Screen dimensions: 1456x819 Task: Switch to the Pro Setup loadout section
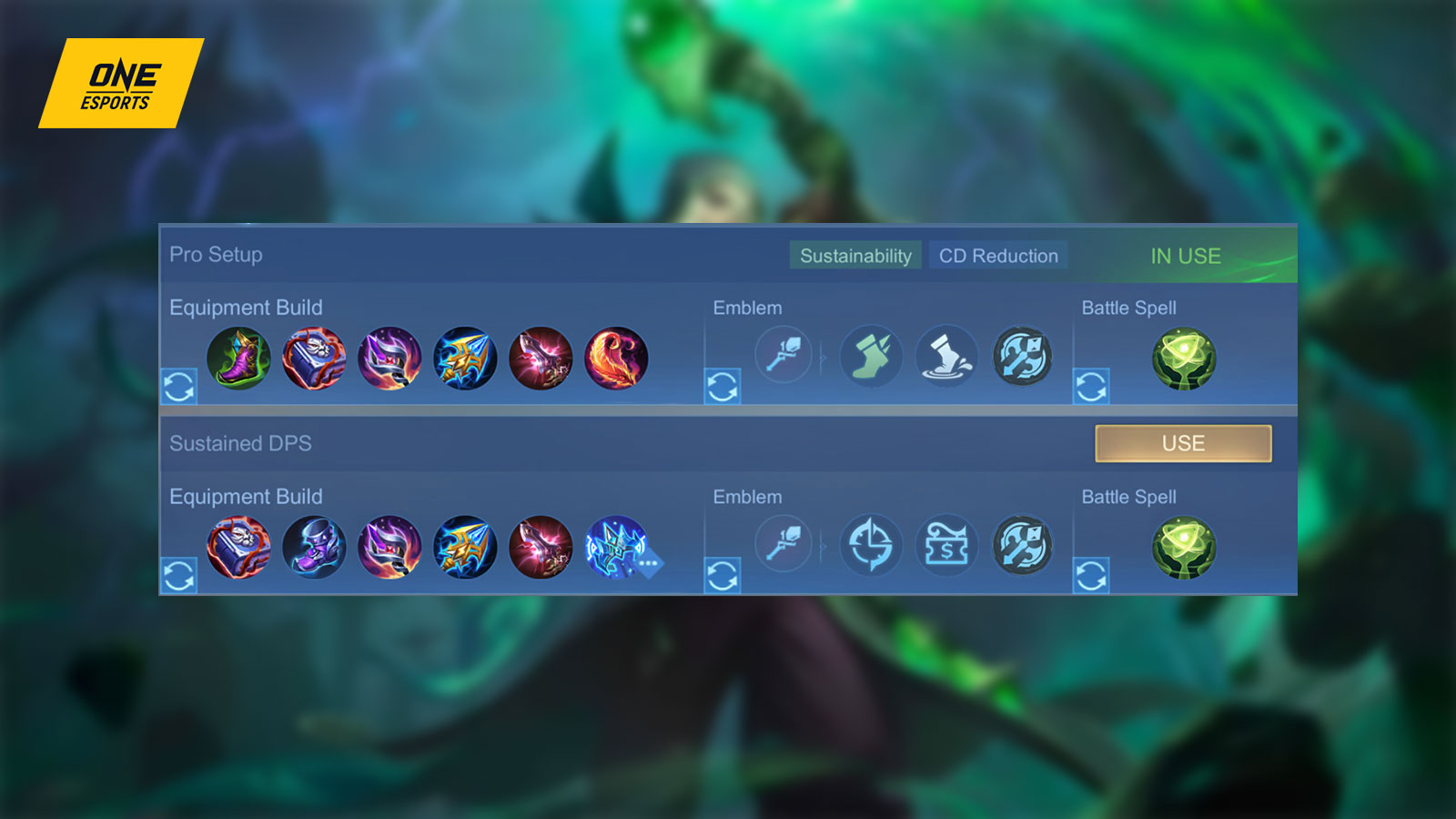[x=216, y=255]
